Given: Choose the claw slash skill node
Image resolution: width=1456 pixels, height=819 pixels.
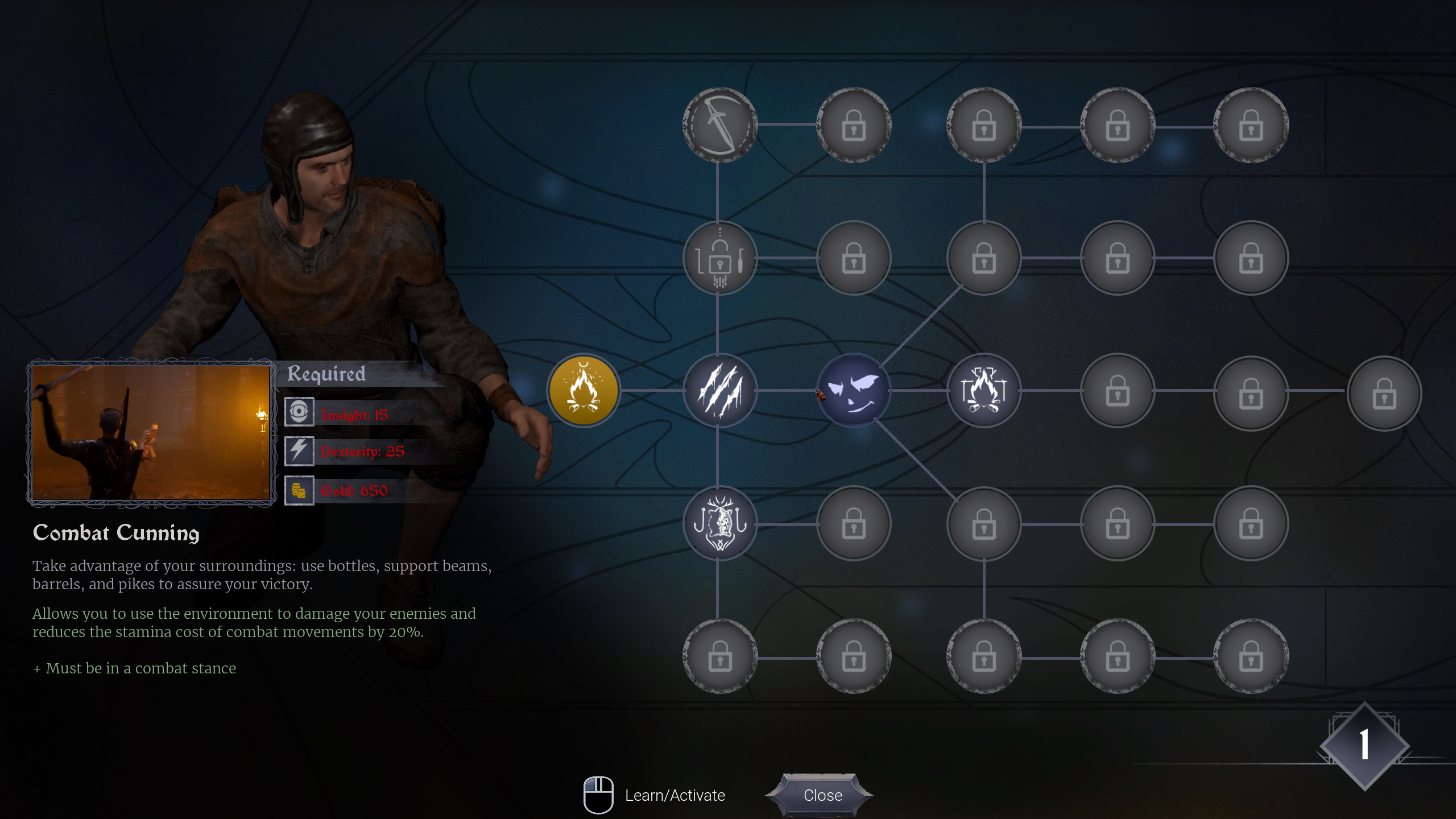Looking at the screenshot, I should (x=719, y=391).
